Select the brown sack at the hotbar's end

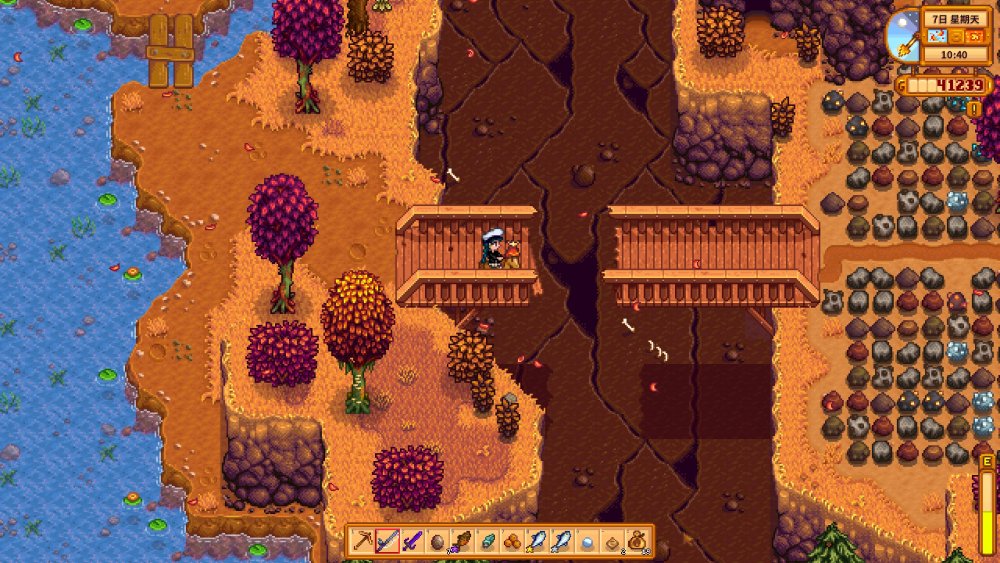pyautogui.click(x=637, y=541)
